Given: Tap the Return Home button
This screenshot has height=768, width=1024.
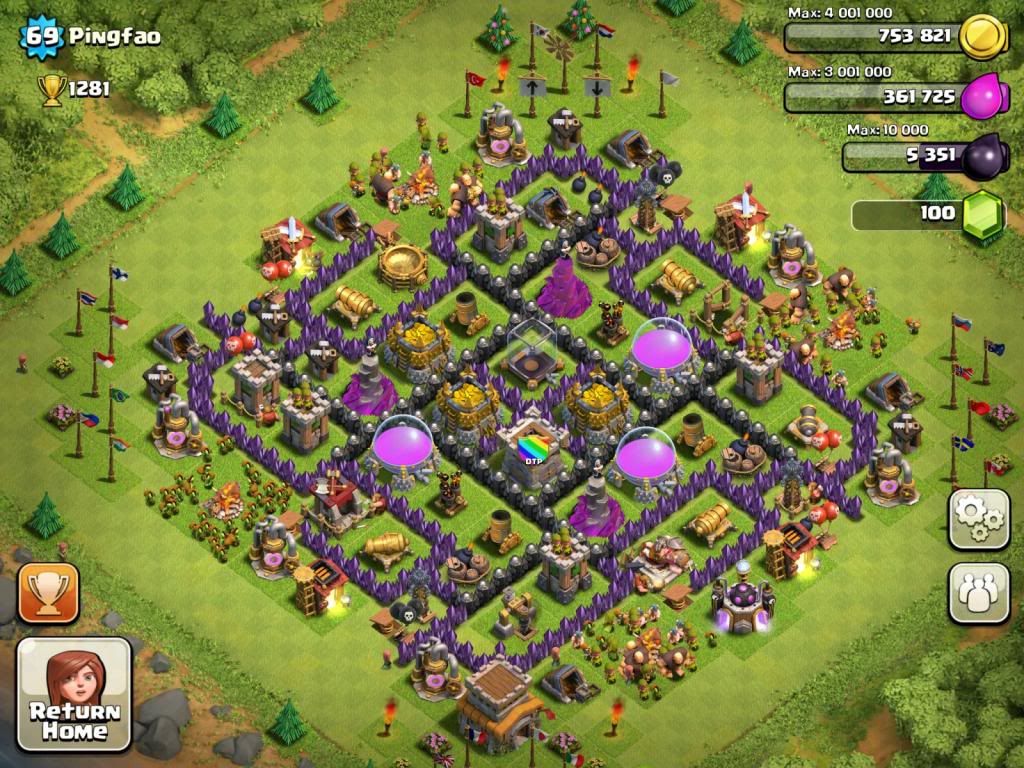Looking at the screenshot, I should pos(74,694).
